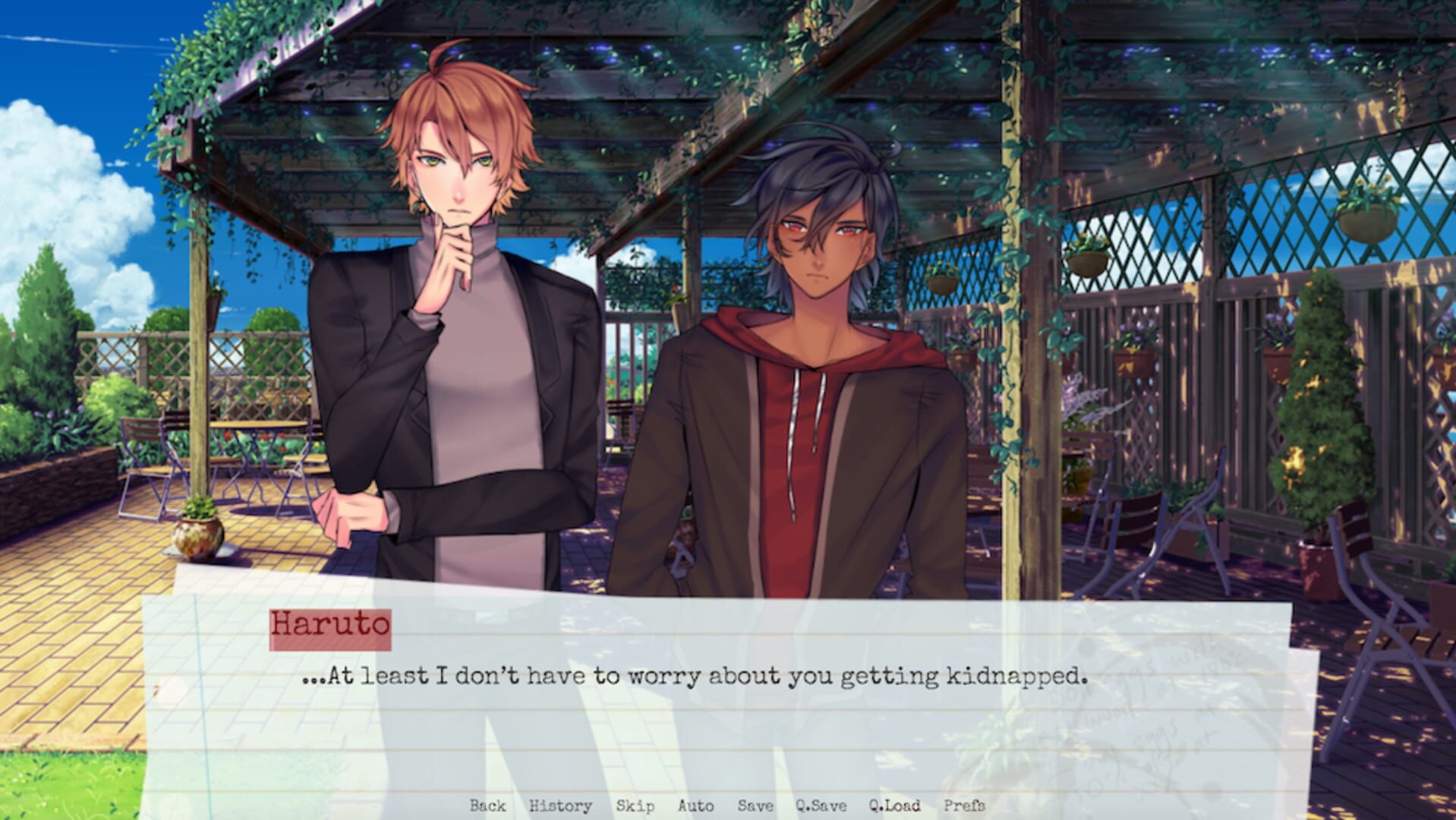
Task: Turn on Auto text advance
Action: click(694, 806)
